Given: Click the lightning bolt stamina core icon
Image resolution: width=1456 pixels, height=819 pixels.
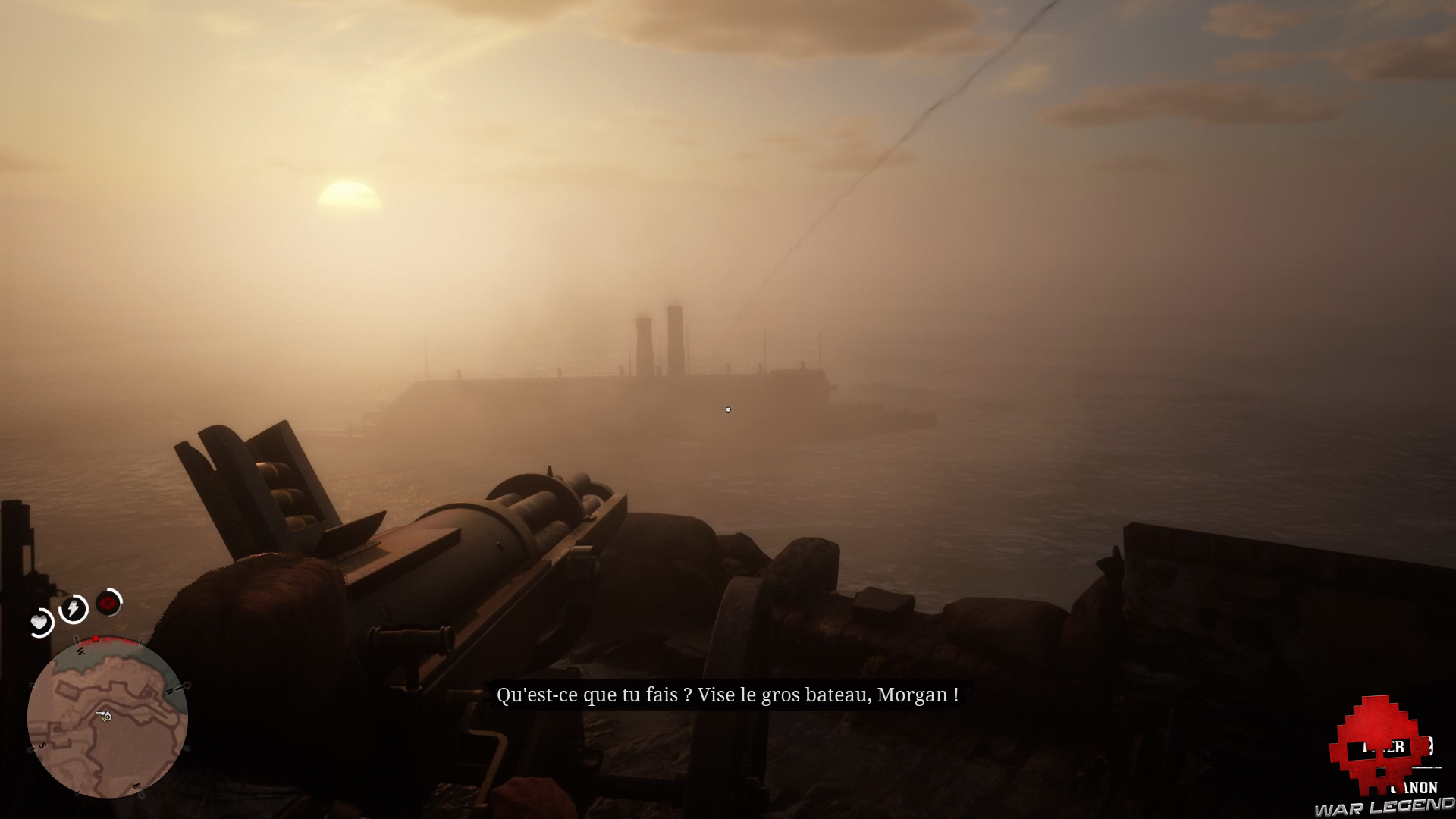Looking at the screenshot, I should (72, 609).
